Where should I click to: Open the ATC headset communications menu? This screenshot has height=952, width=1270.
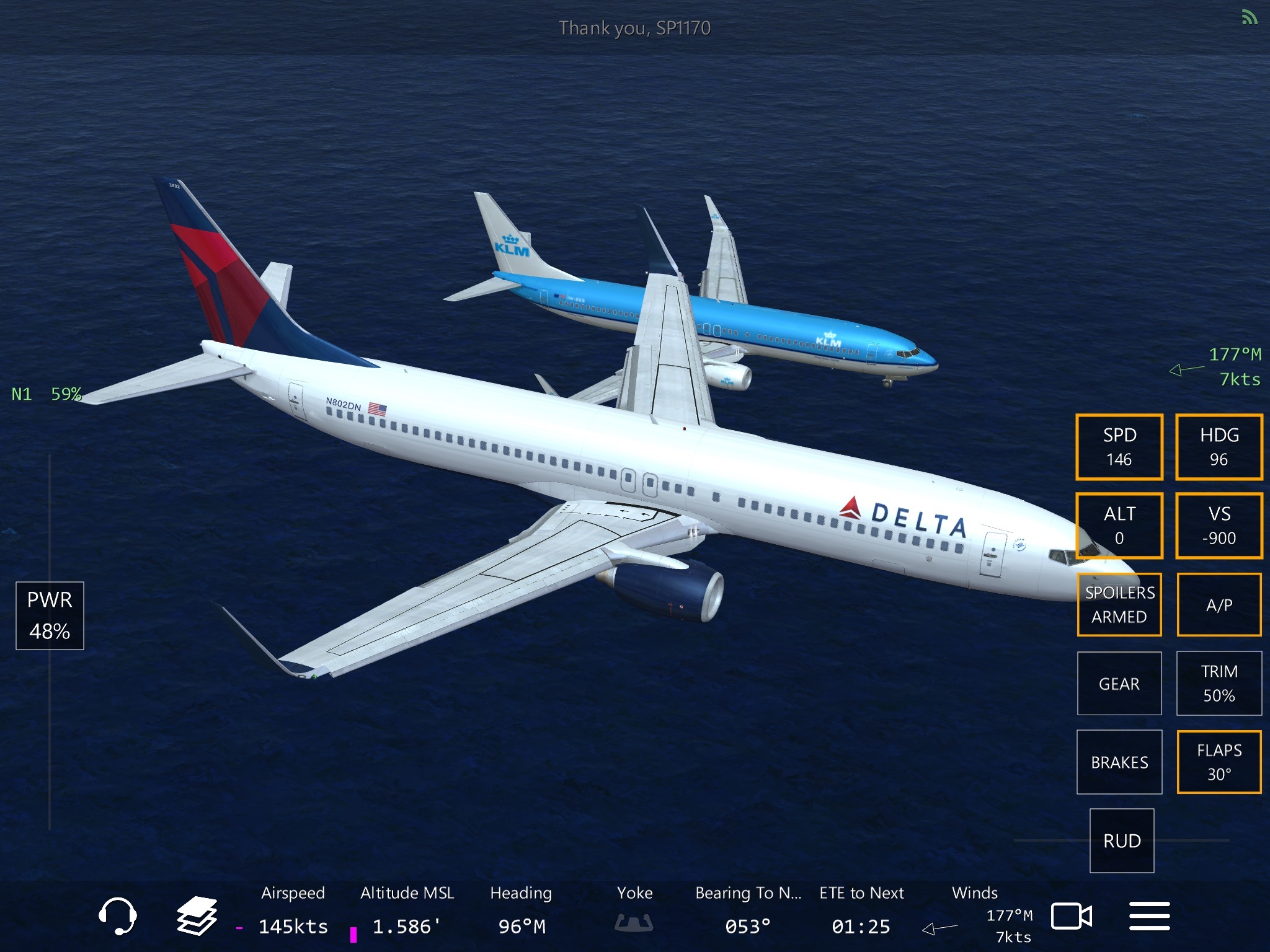coord(117,915)
